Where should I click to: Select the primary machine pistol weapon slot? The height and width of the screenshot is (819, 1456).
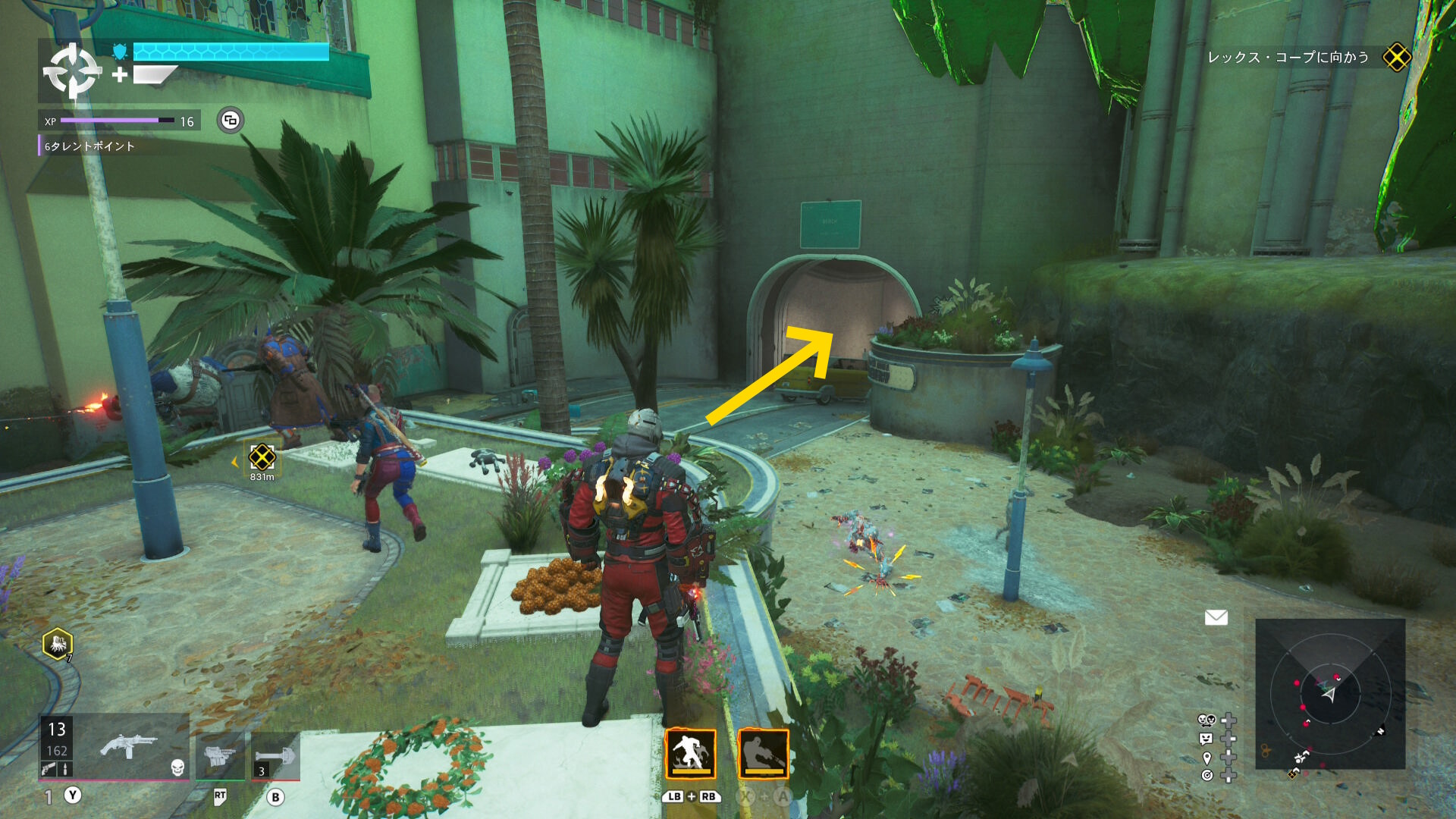coord(128,747)
